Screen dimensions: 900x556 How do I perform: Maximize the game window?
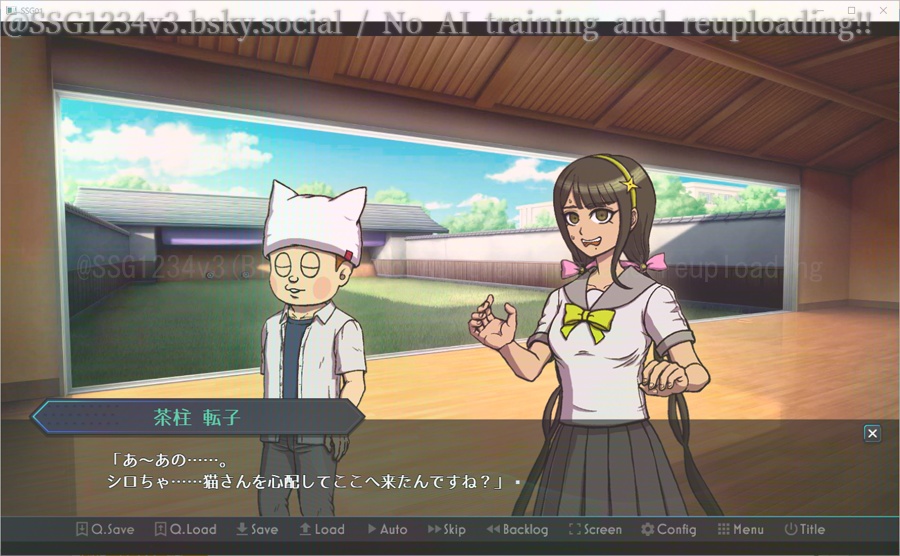tap(852, 9)
